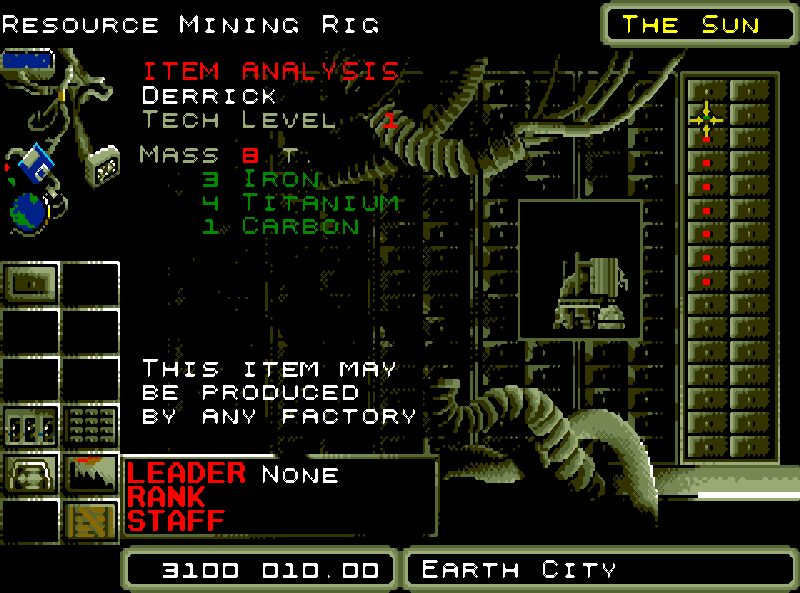Screen dimensions: 800x593
Task: Select the vehicle pod panel icon
Action: 29,473
